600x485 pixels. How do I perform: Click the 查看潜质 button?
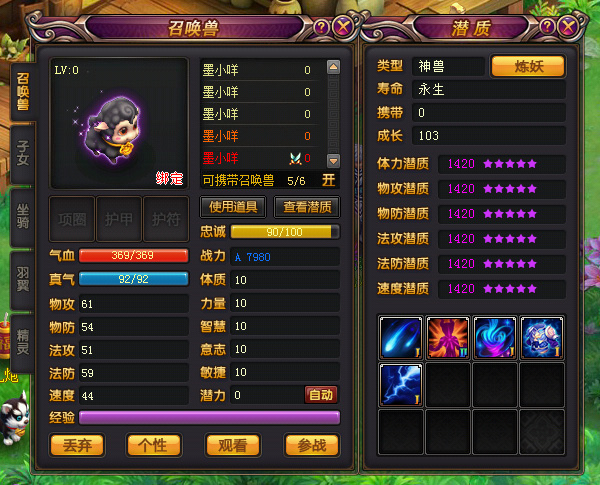tap(307, 208)
